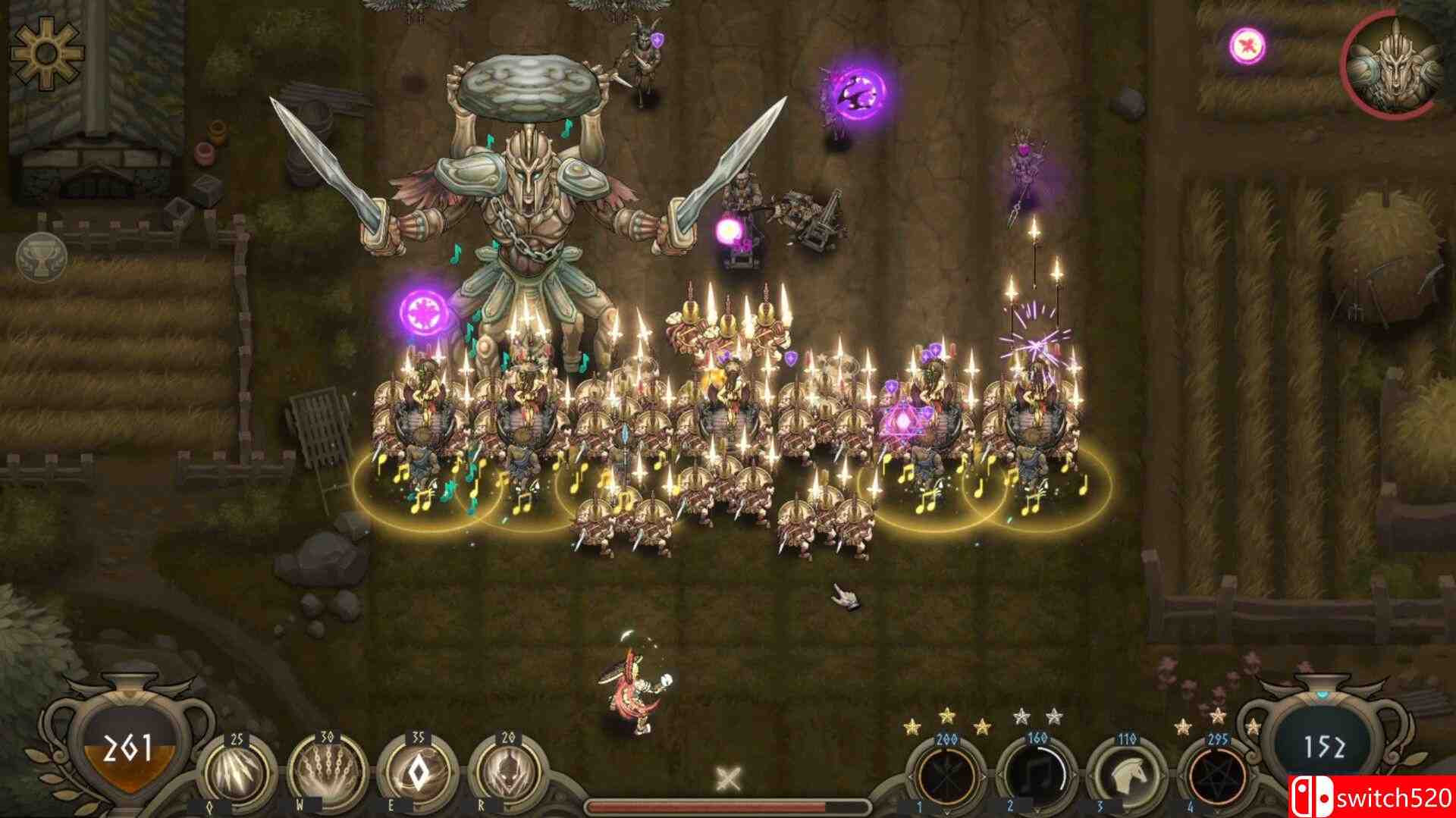Collect the pink orb pickup near the top right
This screenshot has width=1456, height=818.
[1247, 43]
